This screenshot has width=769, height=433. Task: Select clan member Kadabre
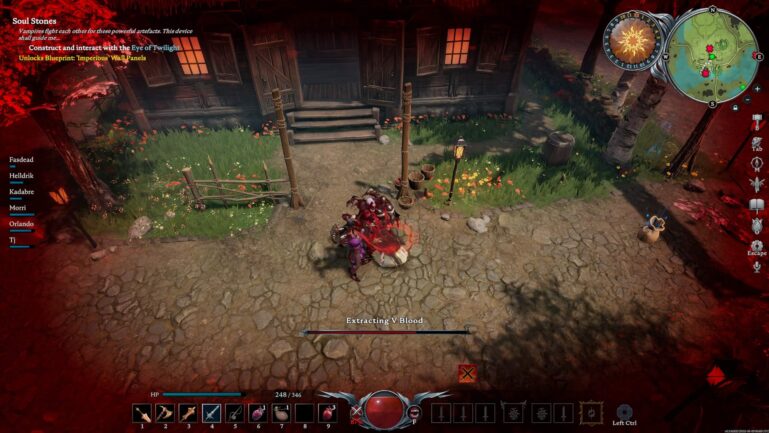pos(22,192)
